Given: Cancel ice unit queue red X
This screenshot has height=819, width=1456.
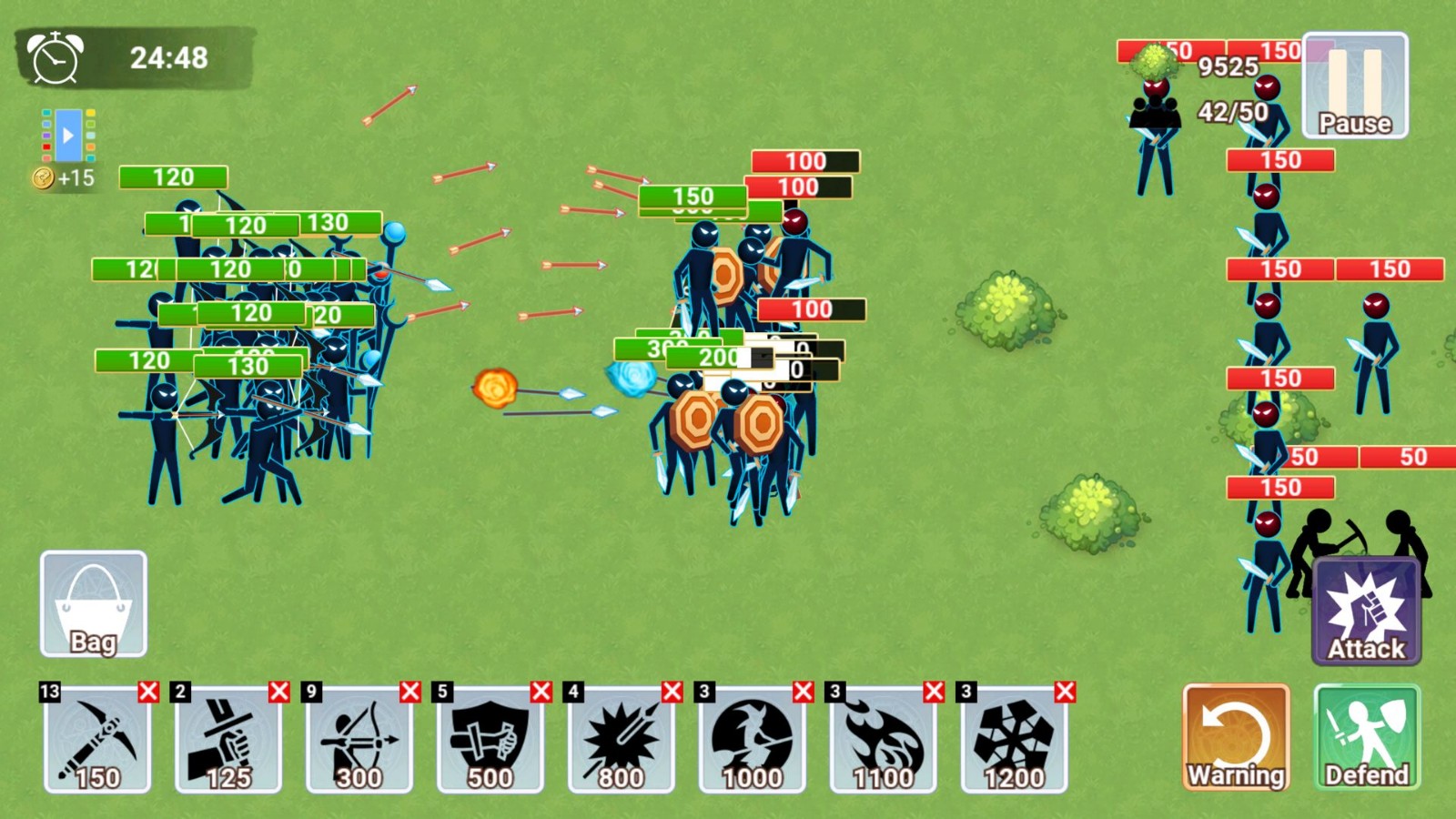Looking at the screenshot, I should 1066,692.
